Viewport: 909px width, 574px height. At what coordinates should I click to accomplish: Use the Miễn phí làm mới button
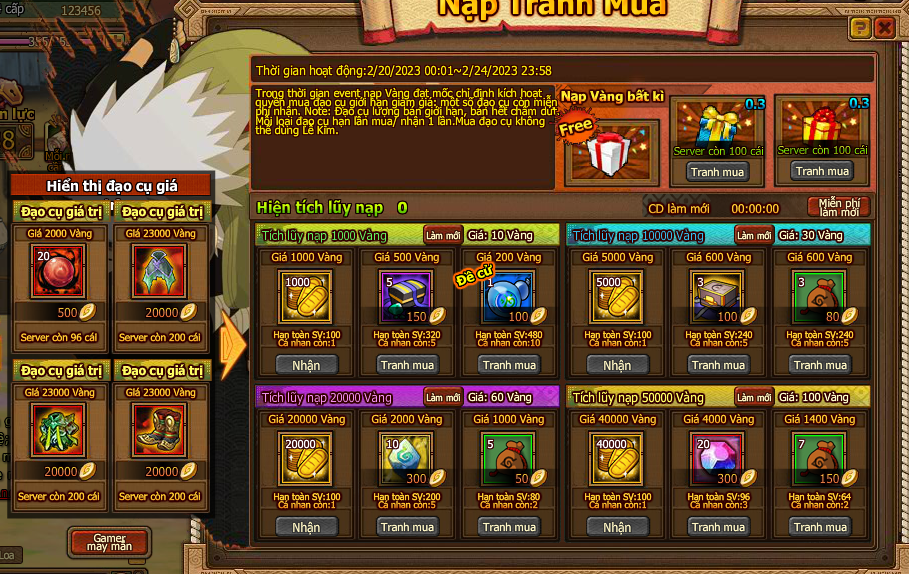(838, 207)
